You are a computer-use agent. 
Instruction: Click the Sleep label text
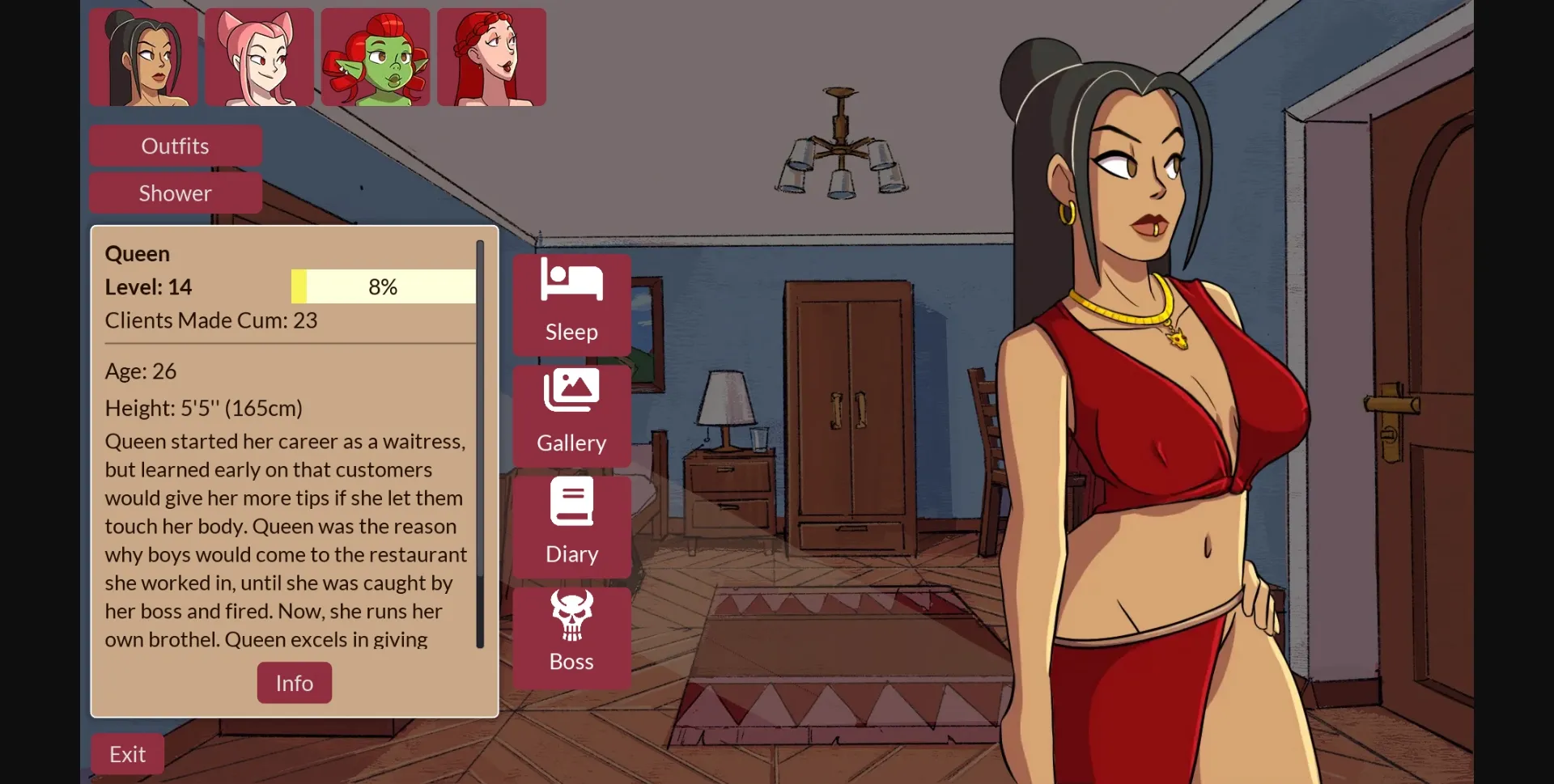(571, 332)
